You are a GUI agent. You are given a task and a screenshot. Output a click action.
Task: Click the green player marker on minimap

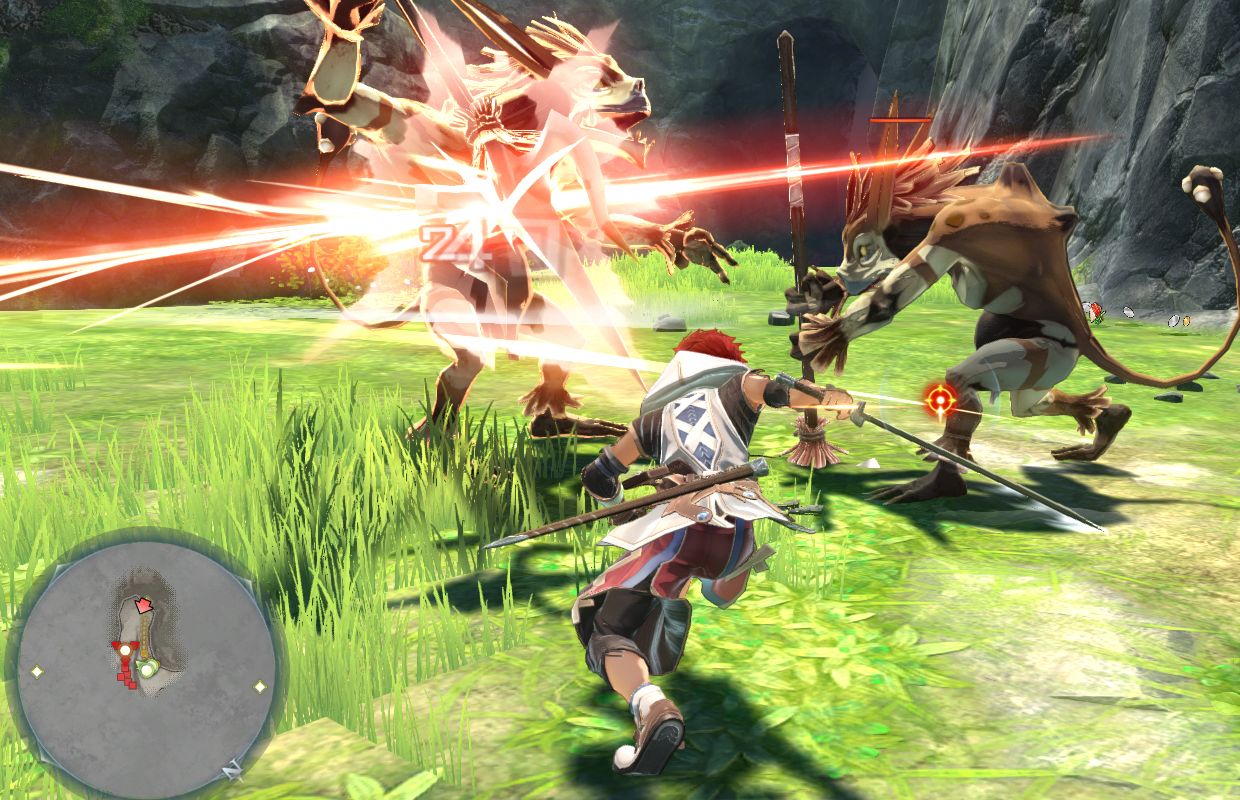tap(147, 669)
